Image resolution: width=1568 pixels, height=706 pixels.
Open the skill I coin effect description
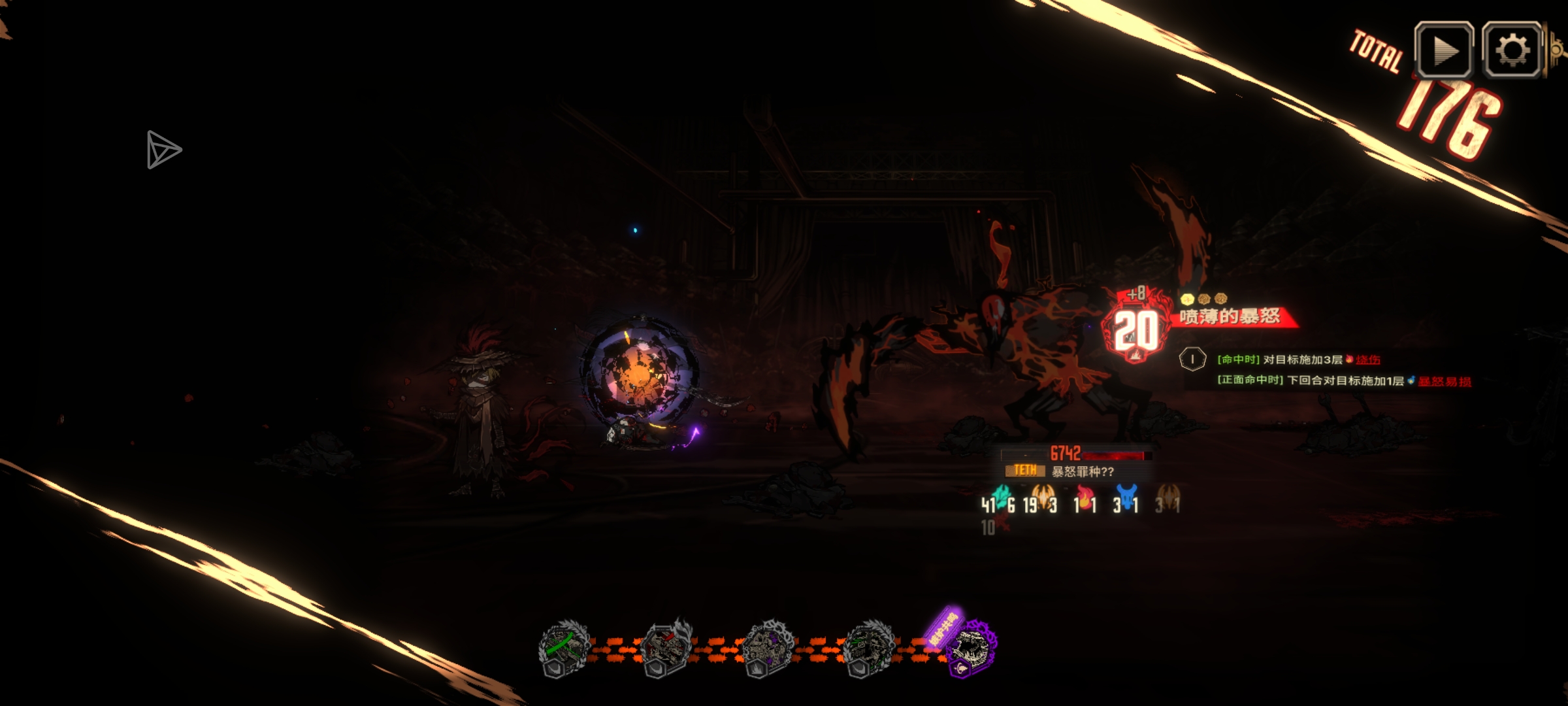click(1192, 359)
